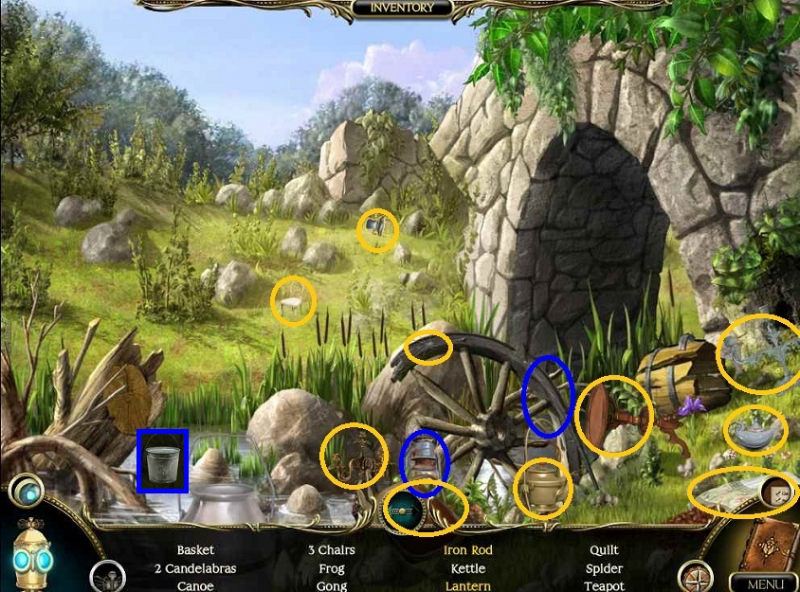This screenshot has width=800, height=592.
Task: Select the round medallion above the item list
Action: click(407, 506)
